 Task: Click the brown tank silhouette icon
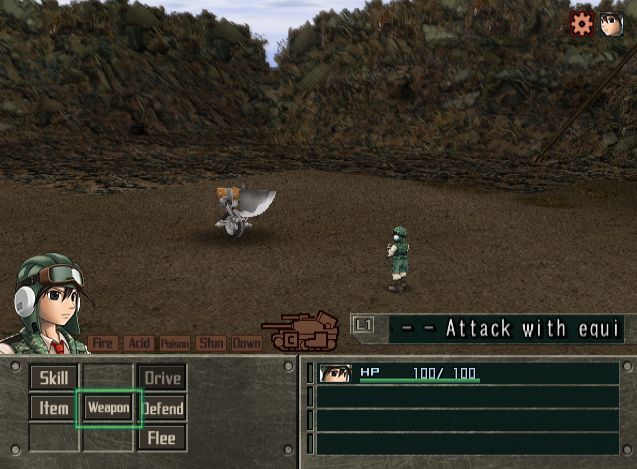(x=300, y=331)
